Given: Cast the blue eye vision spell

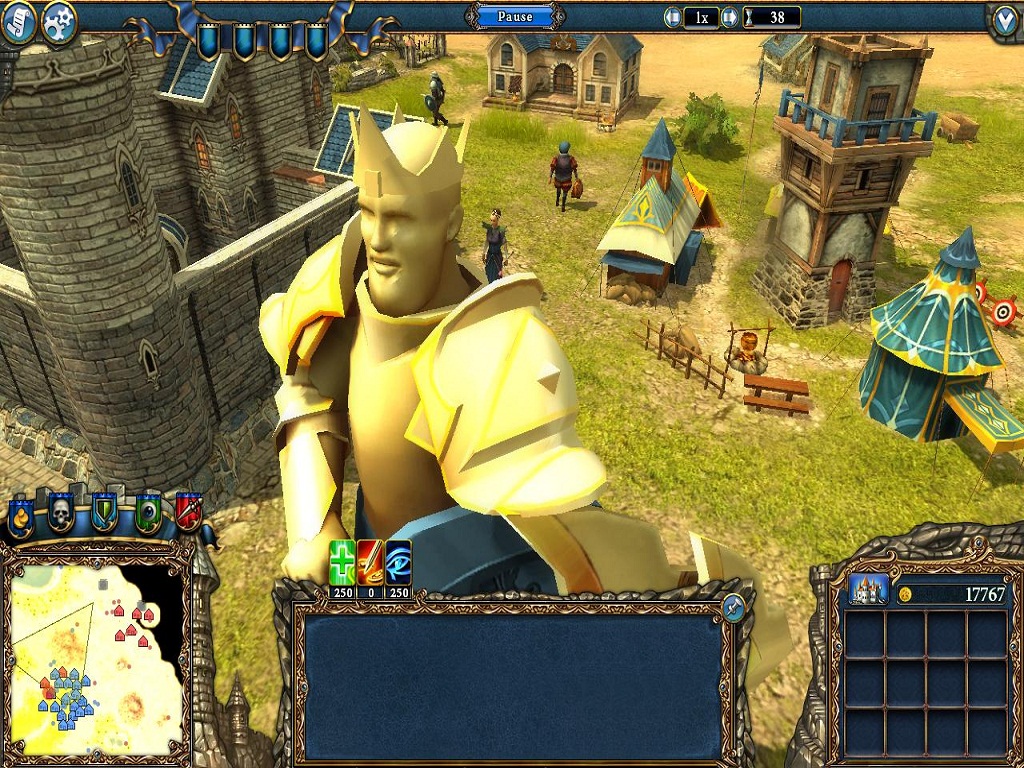Looking at the screenshot, I should point(398,563).
